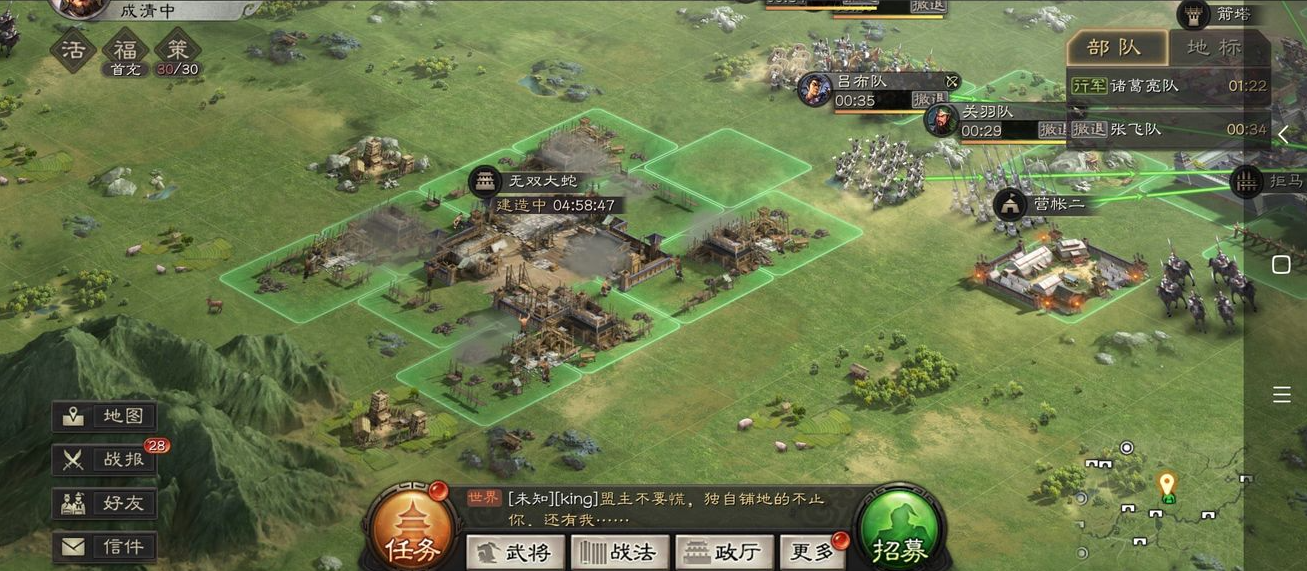This screenshot has height=571, width=1307.
Task: Open the 信件 mail inbox
Action: pyautogui.click(x=105, y=546)
